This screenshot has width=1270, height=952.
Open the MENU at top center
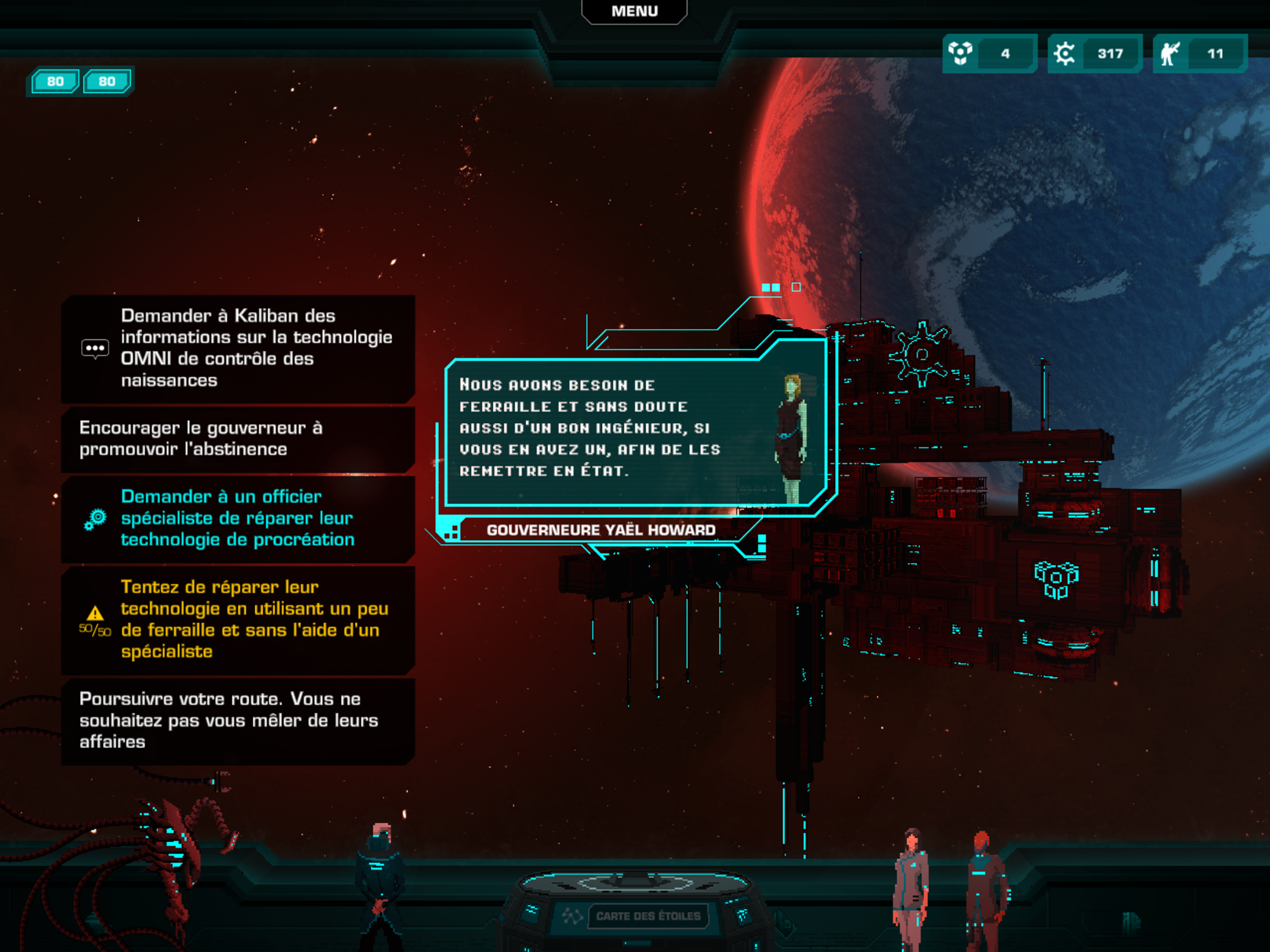[634, 12]
